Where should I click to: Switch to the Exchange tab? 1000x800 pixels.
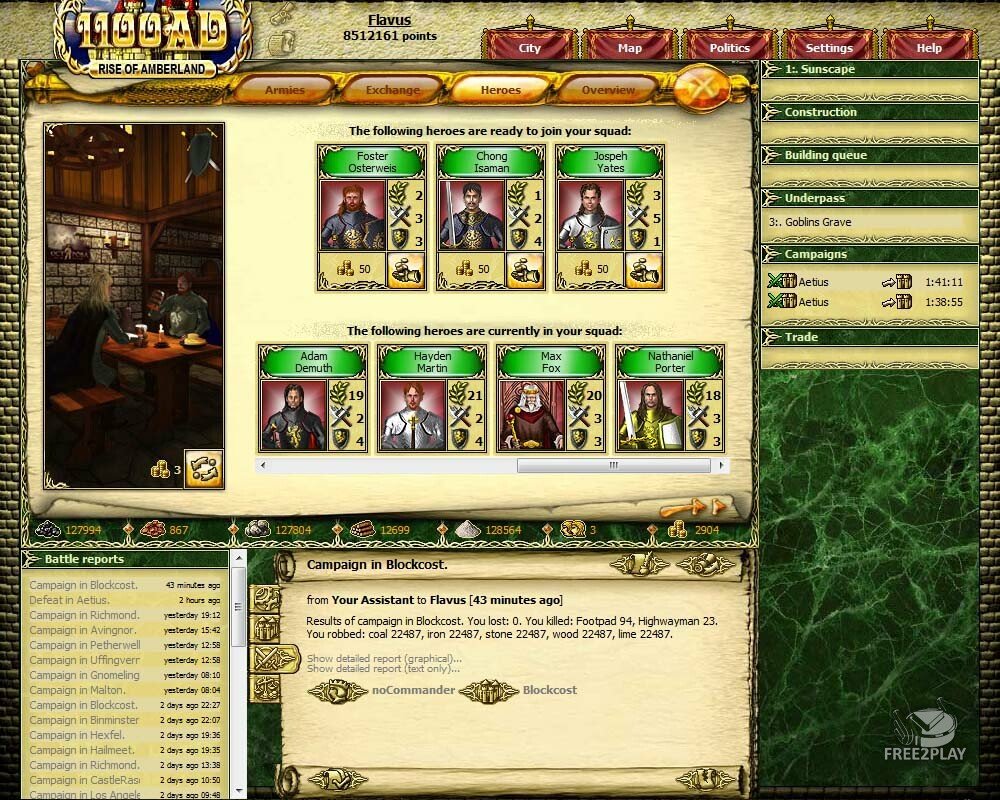[392, 90]
